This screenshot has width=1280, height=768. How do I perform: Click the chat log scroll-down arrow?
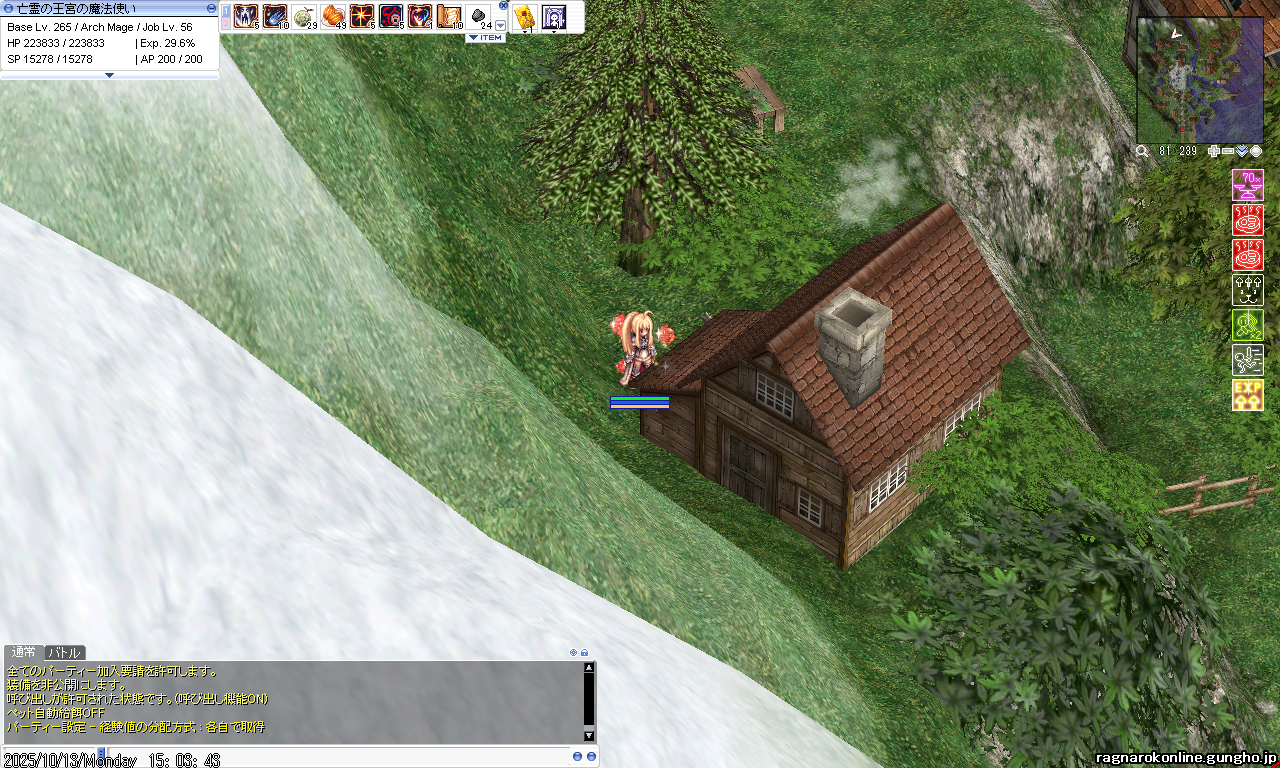click(589, 736)
